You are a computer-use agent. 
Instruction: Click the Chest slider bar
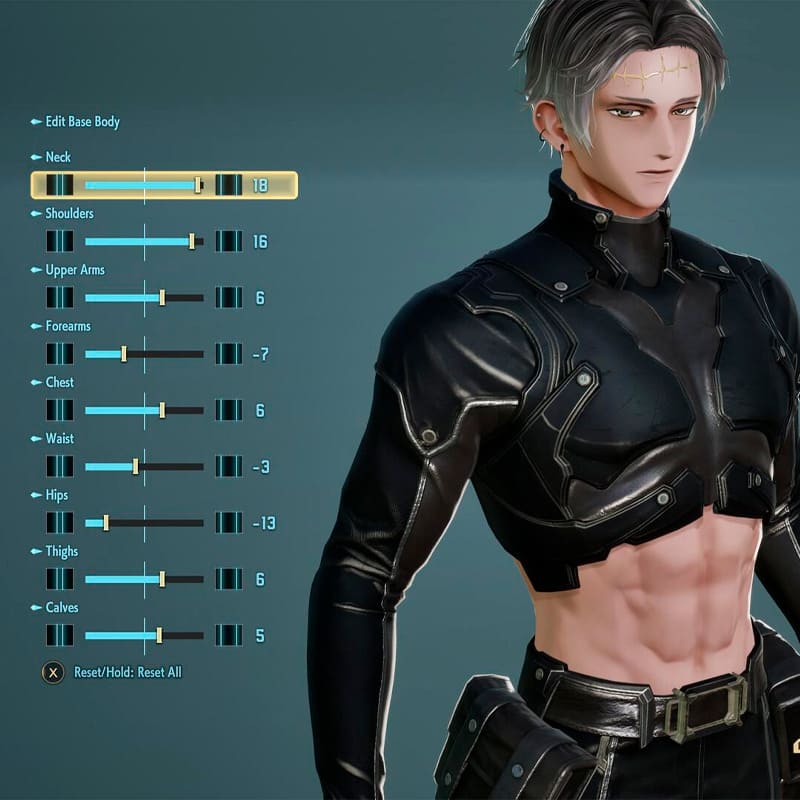[x=144, y=410]
